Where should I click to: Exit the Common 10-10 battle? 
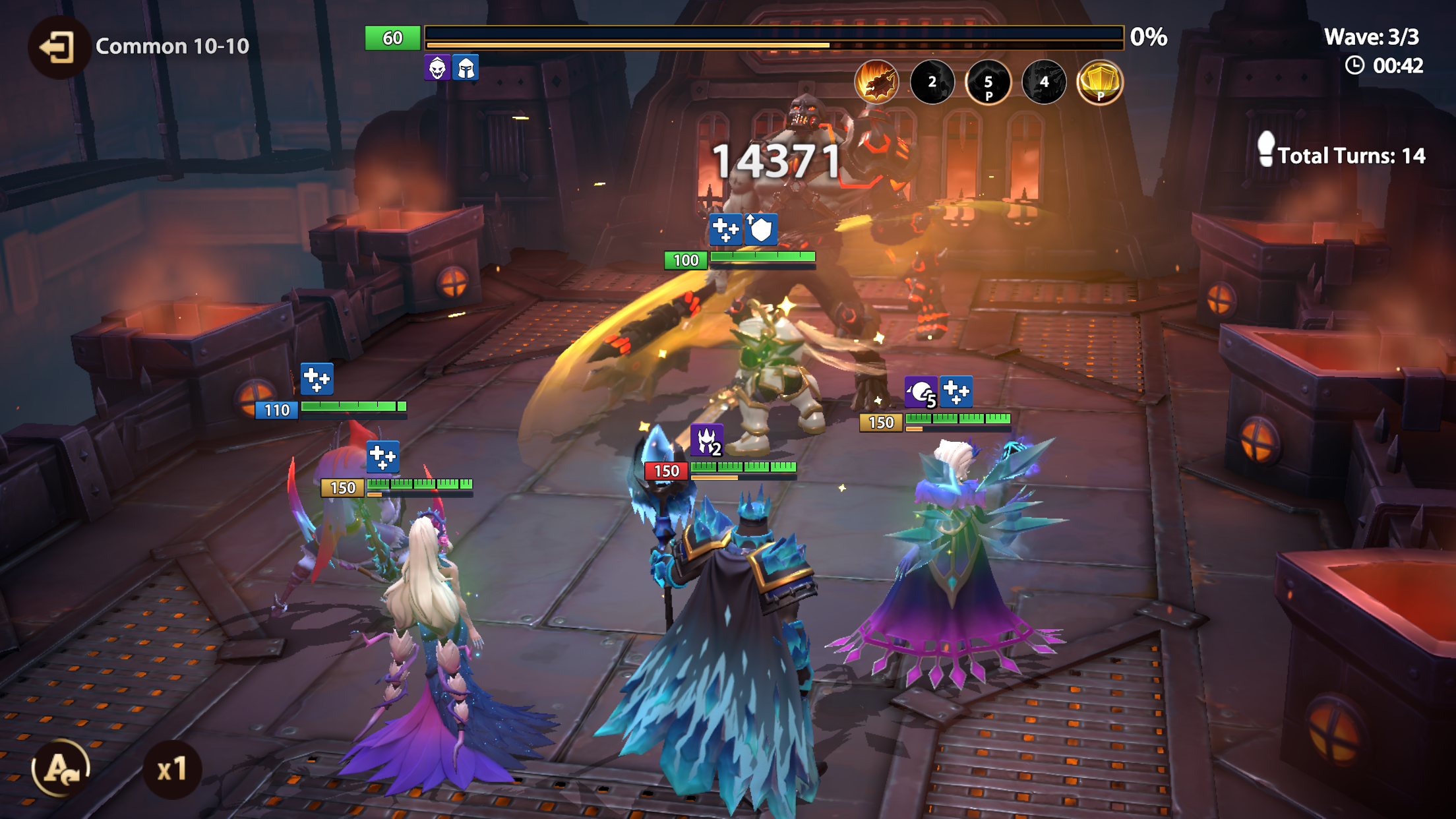[x=58, y=47]
